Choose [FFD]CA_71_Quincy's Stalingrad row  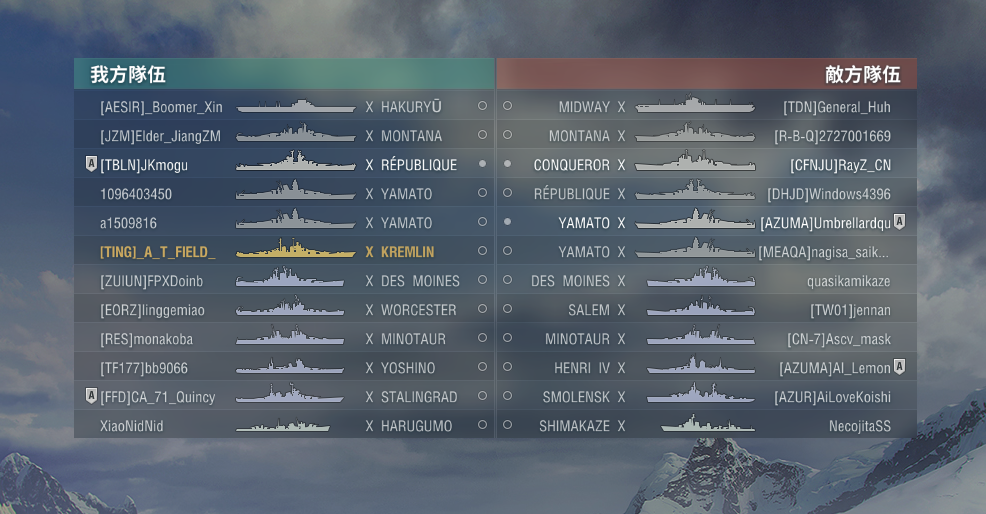click(283, 397)
